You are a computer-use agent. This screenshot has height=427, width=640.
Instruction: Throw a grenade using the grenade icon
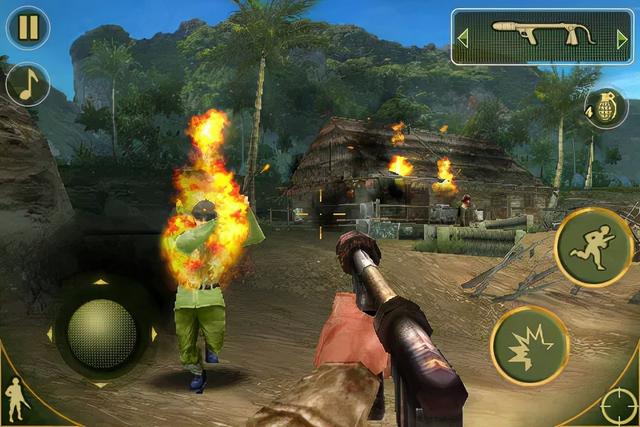[606, 108]
